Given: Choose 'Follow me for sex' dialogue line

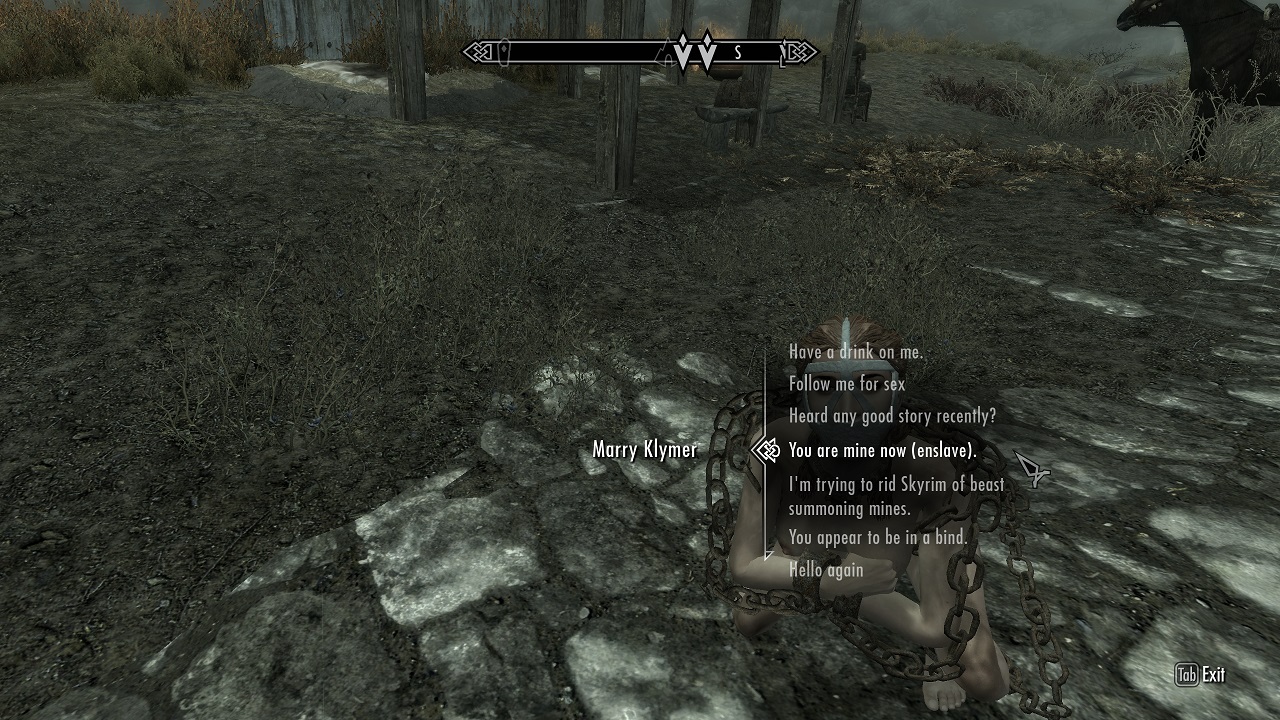Looking at the screenshot, I should pyautogui.click(x=846, y=384).
